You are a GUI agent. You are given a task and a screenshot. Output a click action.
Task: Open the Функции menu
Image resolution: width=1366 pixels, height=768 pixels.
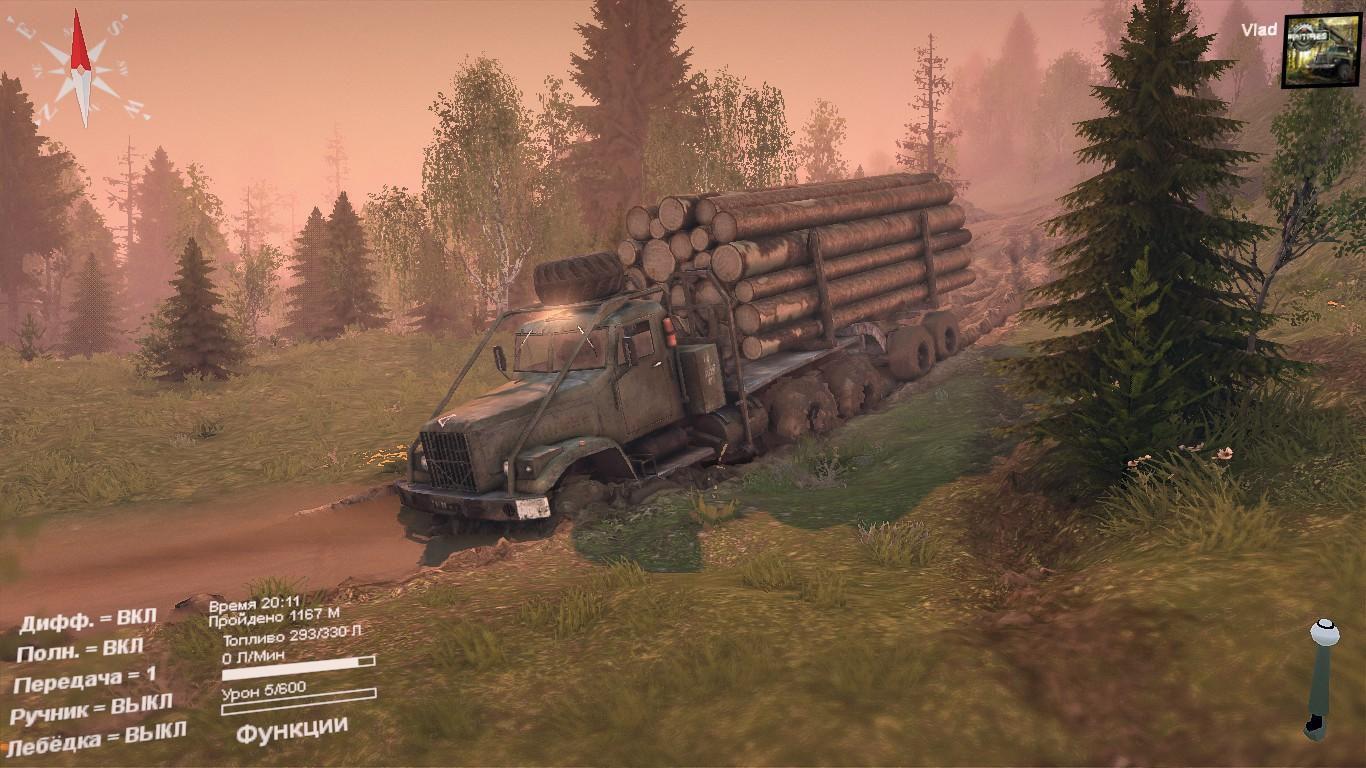point(292,729)
